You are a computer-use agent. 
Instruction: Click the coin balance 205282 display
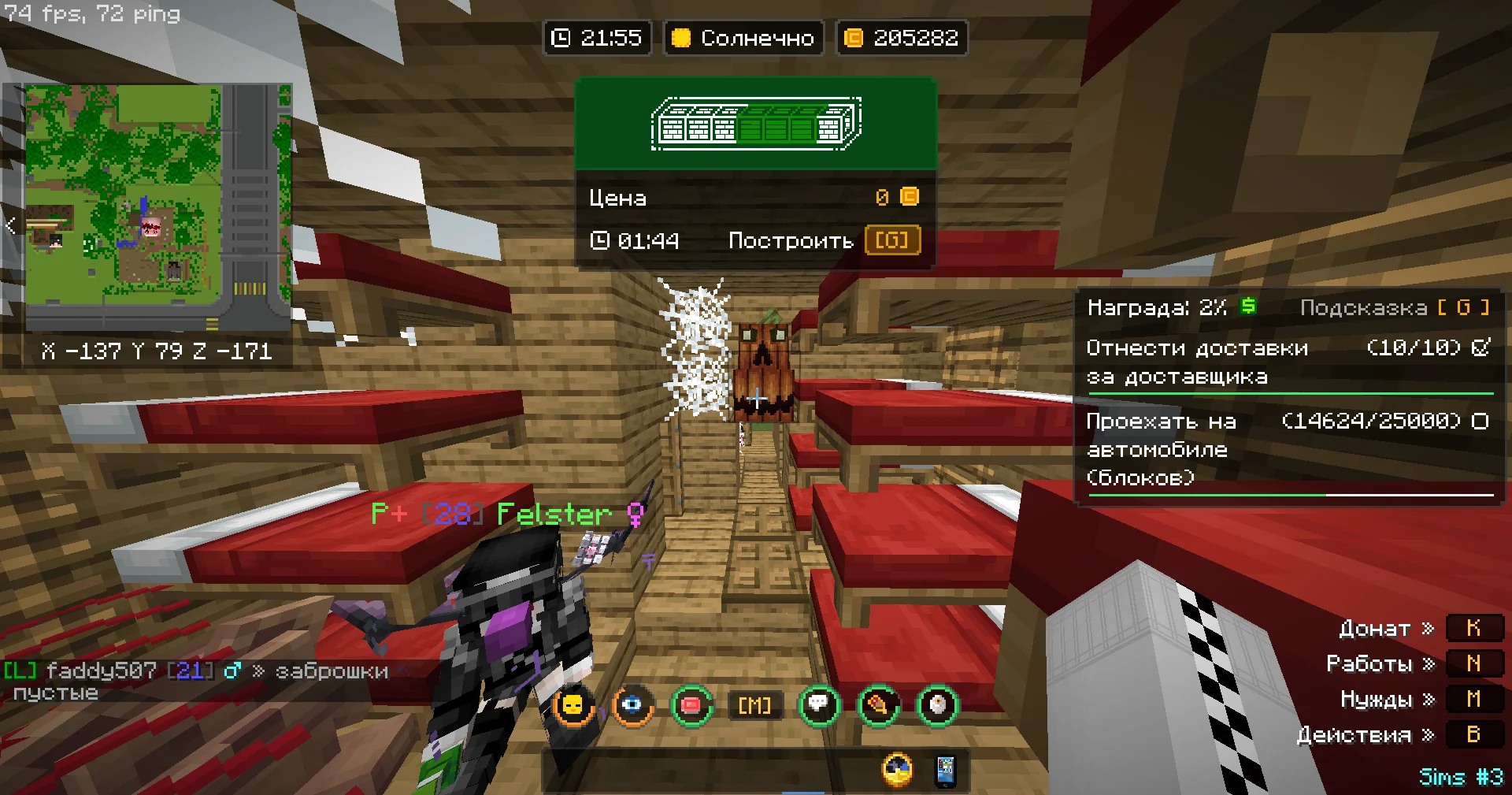coord(902,38)
